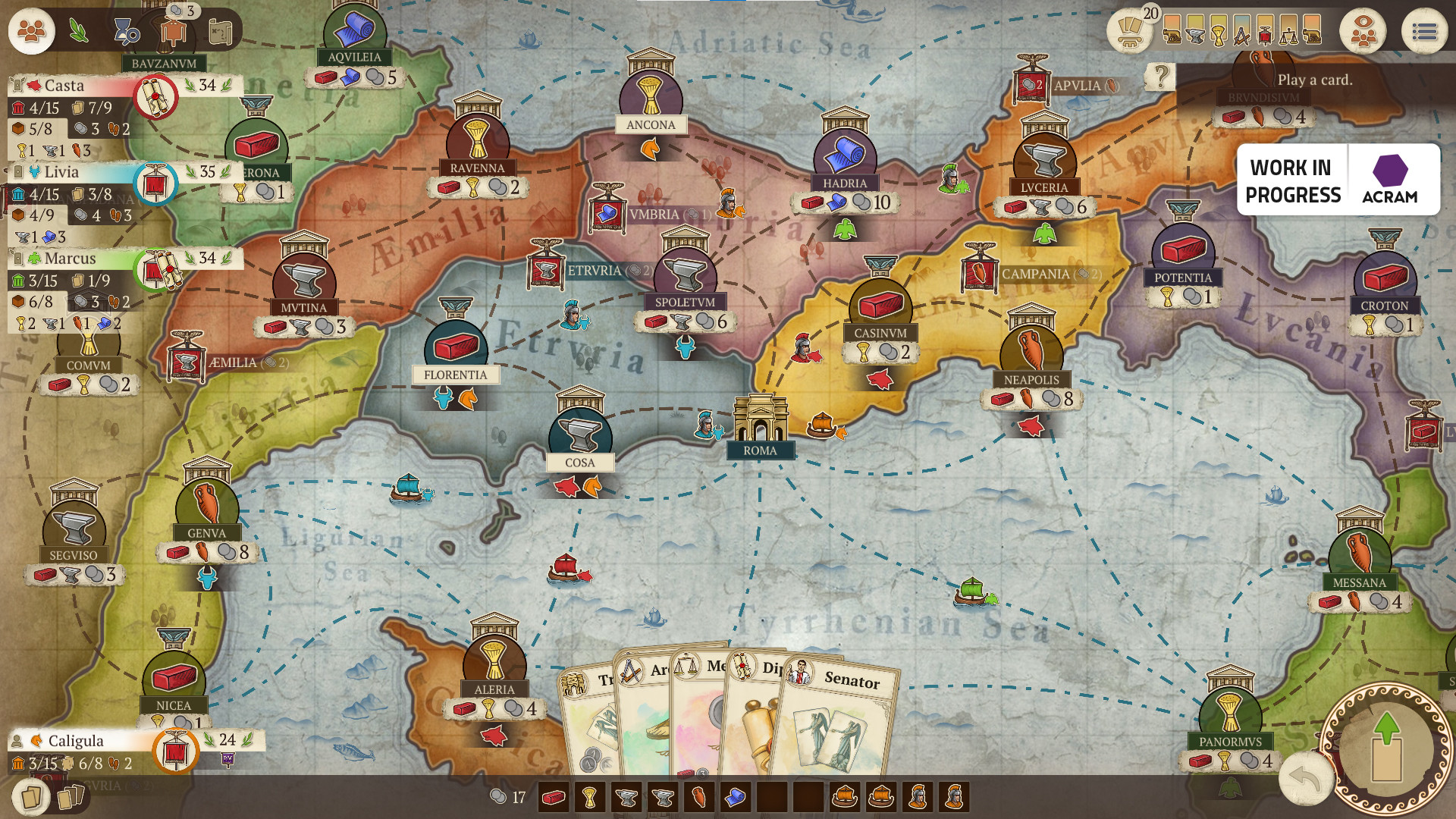Click the play card green arrow button
Viewport: 1456px width, 819px height.
coord(1386,747)
